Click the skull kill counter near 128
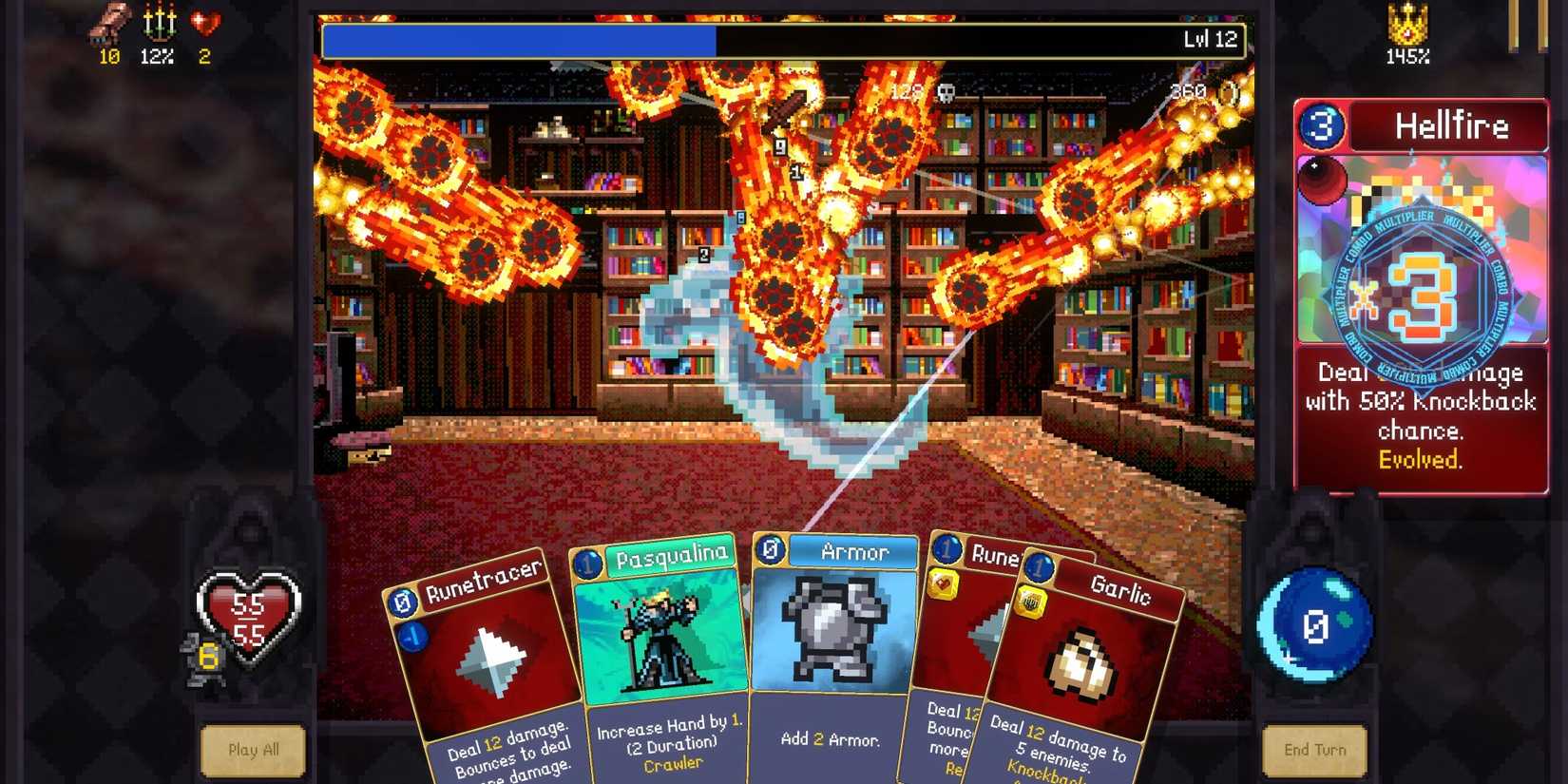 947,93
